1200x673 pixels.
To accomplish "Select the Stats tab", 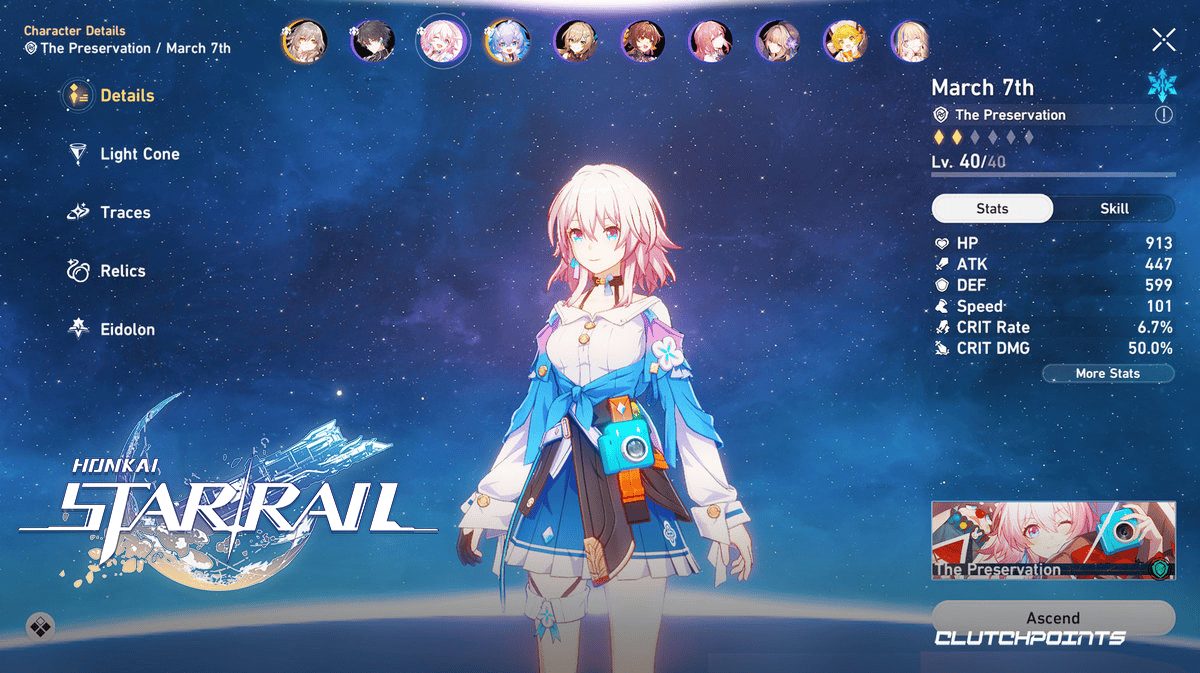I will pyautogui.click(x=992, y=208).
